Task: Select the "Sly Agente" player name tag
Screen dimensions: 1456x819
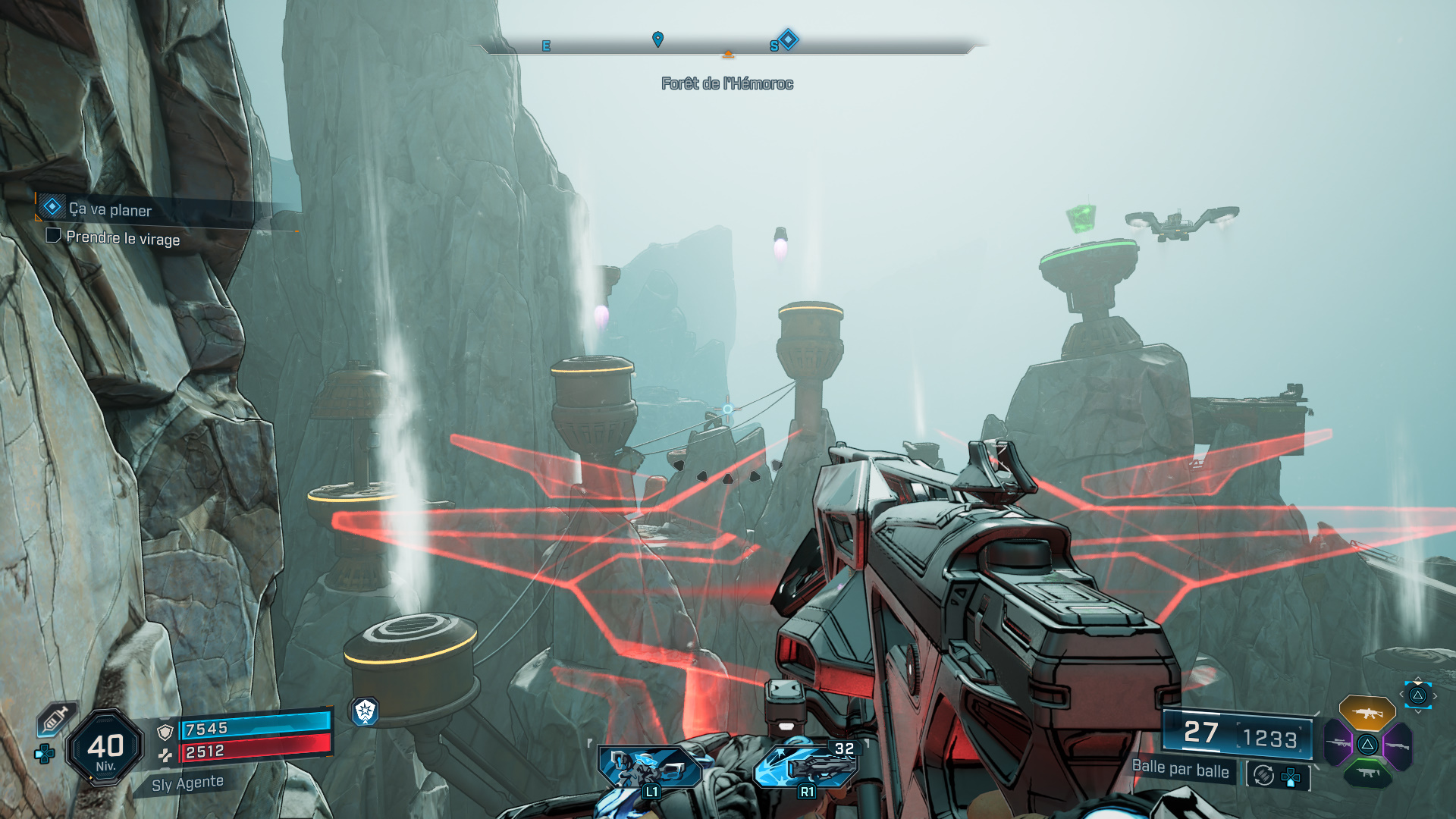Action: (x=187, y=783)
